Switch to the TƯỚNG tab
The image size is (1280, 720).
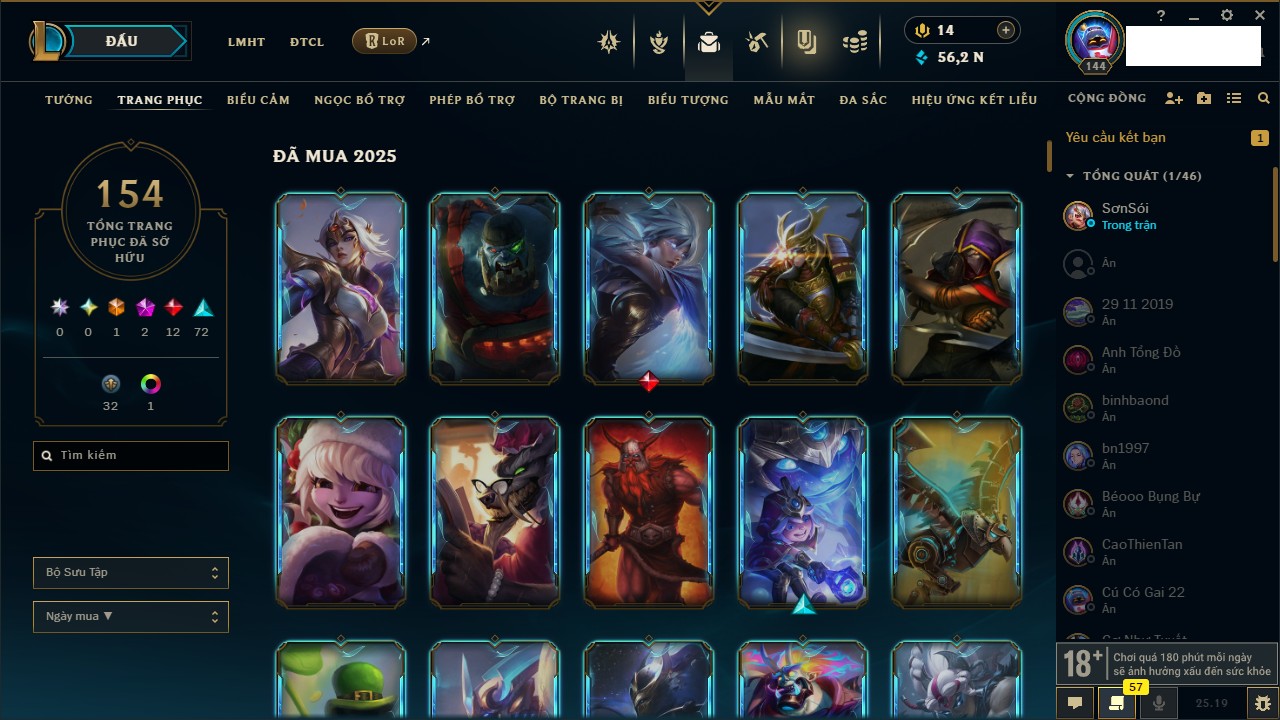click(x=69, y=100)
